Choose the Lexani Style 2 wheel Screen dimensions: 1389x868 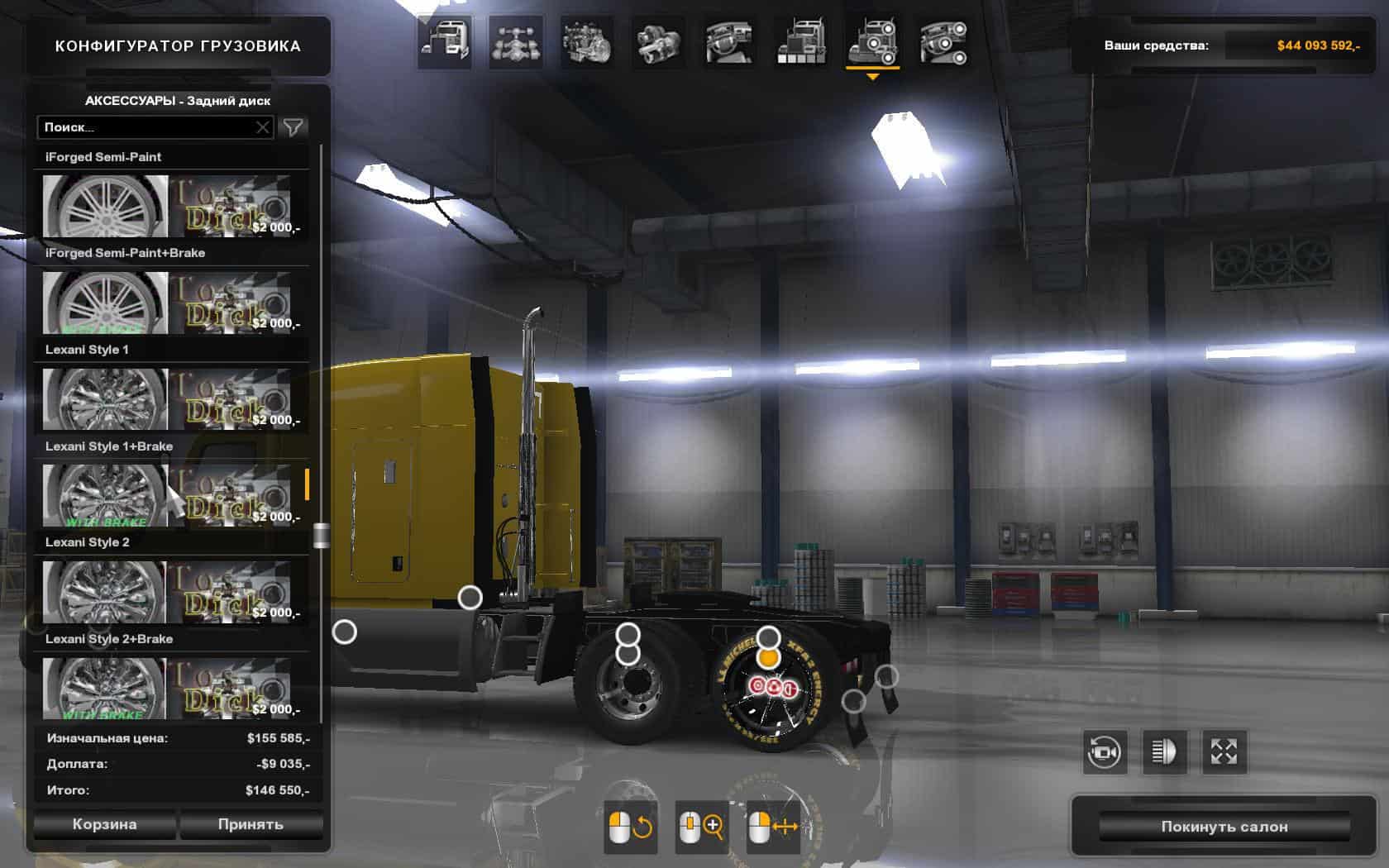point(167,591)
